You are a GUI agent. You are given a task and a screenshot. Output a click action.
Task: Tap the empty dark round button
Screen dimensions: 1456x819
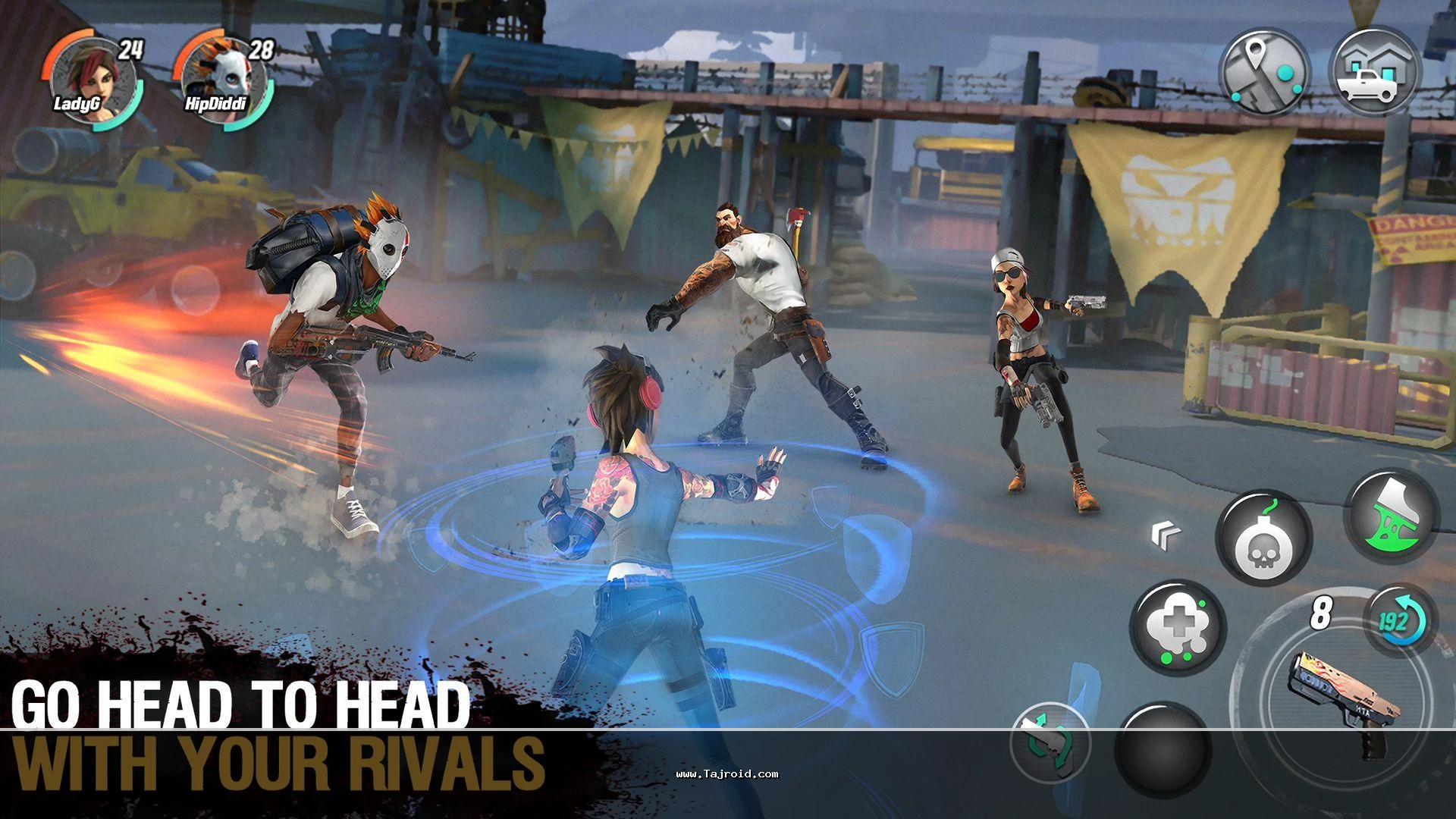tap(1160, 751)
